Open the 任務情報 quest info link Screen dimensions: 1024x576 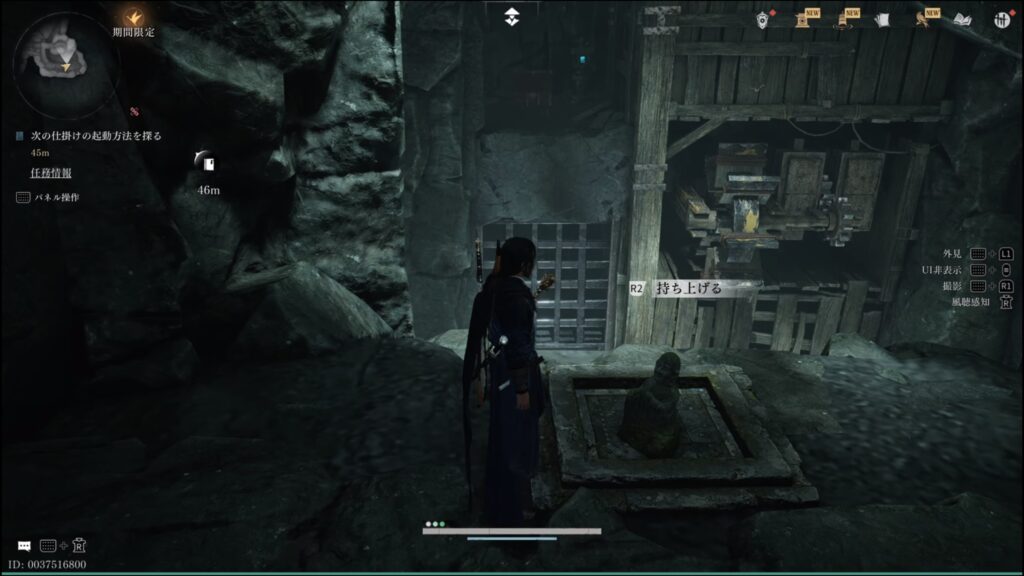coord(51,173)
